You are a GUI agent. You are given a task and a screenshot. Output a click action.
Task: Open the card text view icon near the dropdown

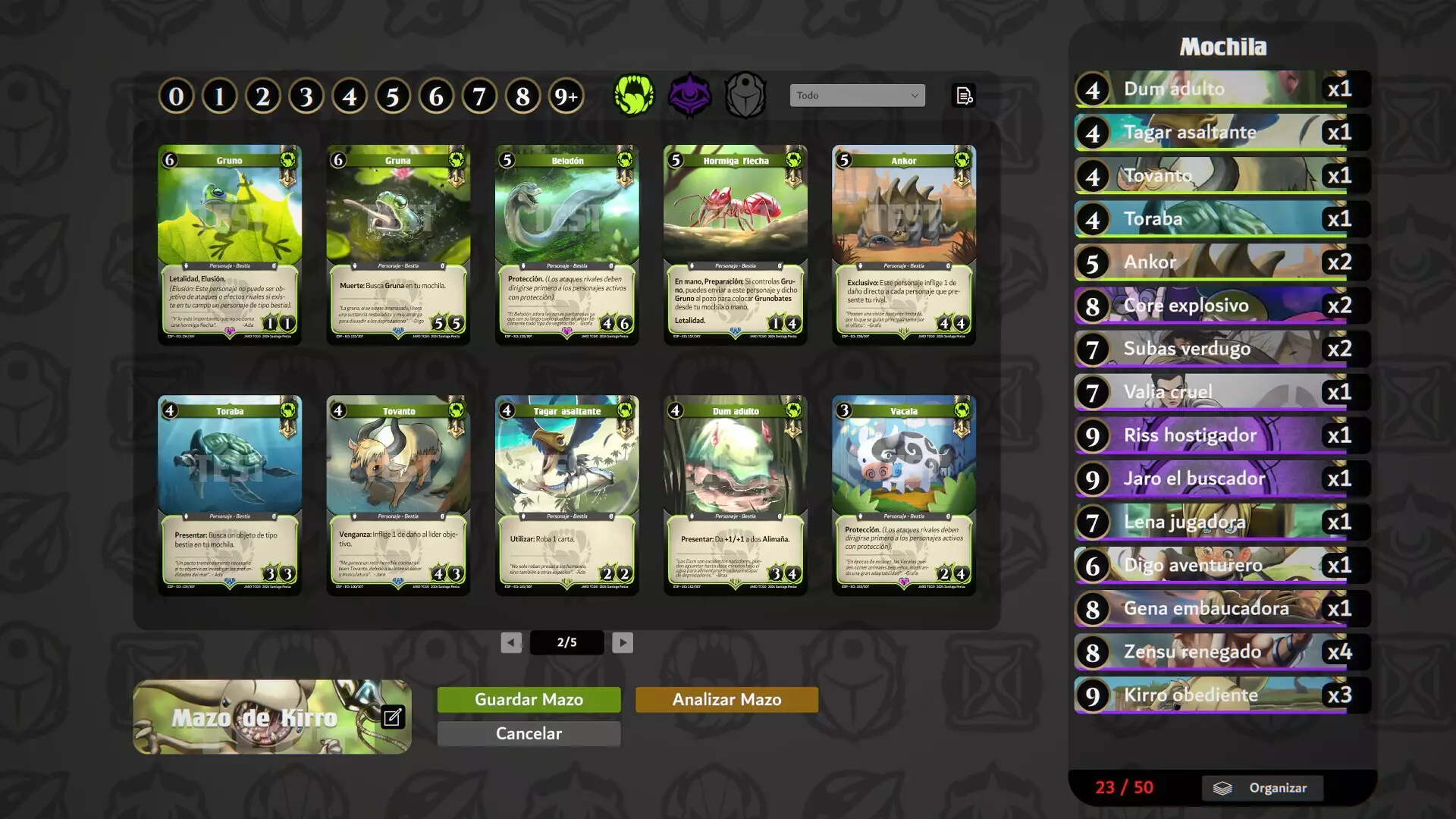point(963,94)
